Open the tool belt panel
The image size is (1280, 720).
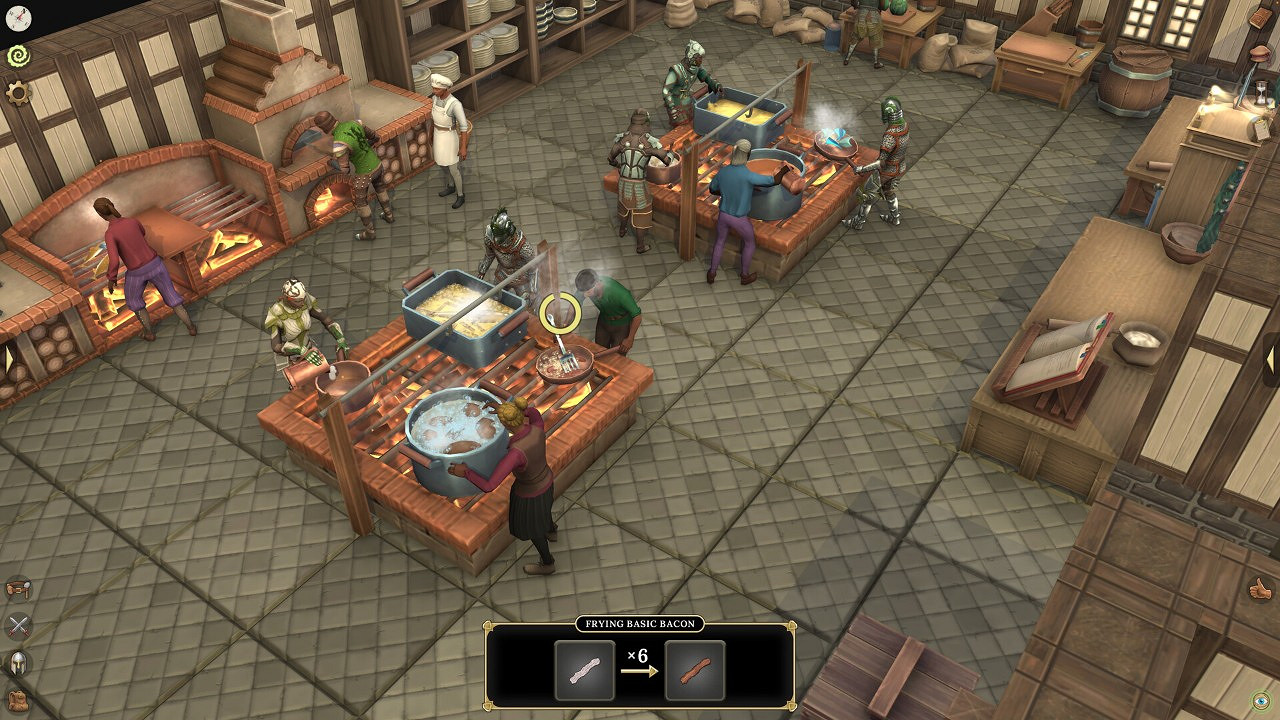point(18,589)
